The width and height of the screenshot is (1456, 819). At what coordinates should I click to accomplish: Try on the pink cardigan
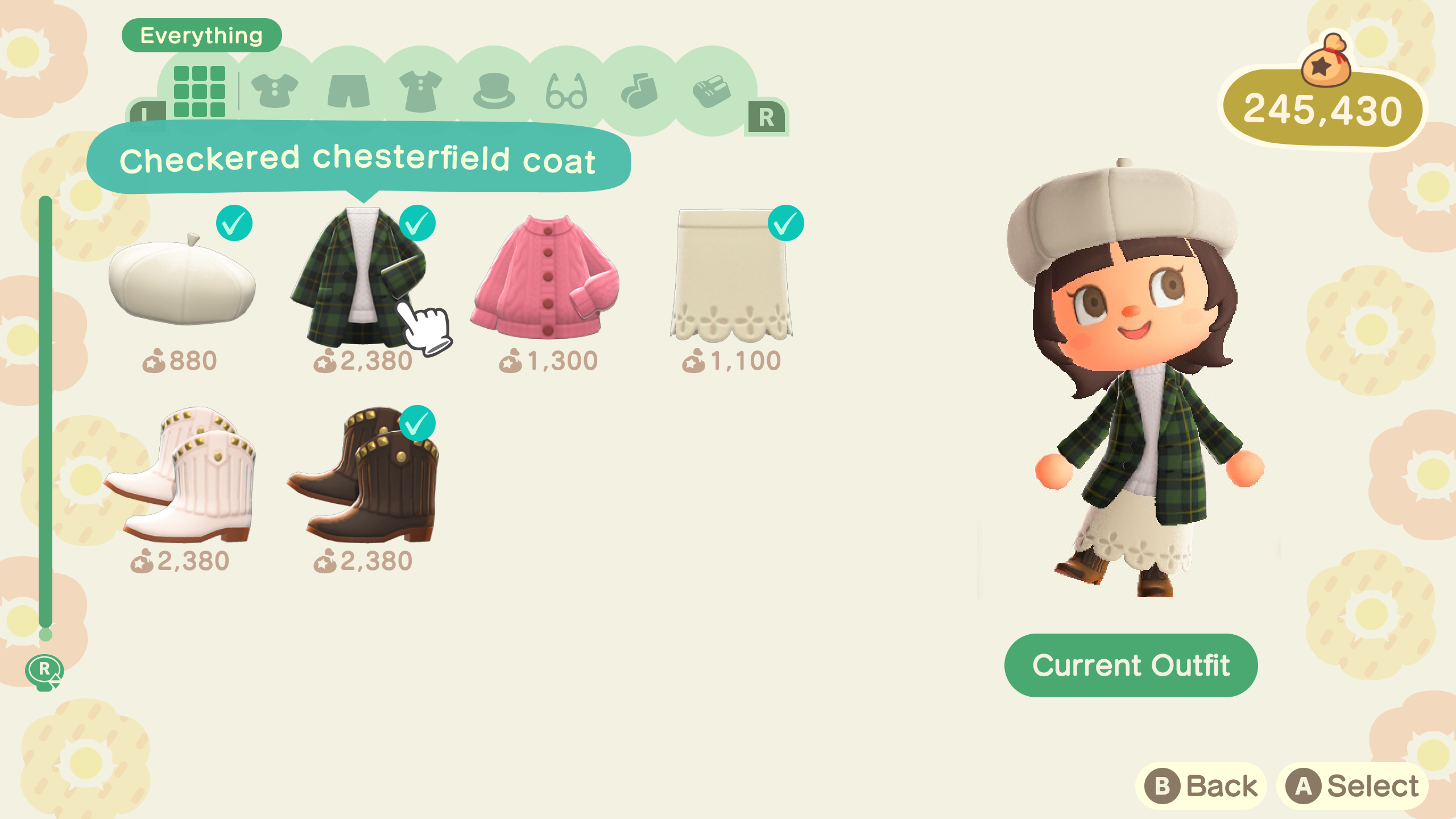pyautogui.click(x=546, y=279)
